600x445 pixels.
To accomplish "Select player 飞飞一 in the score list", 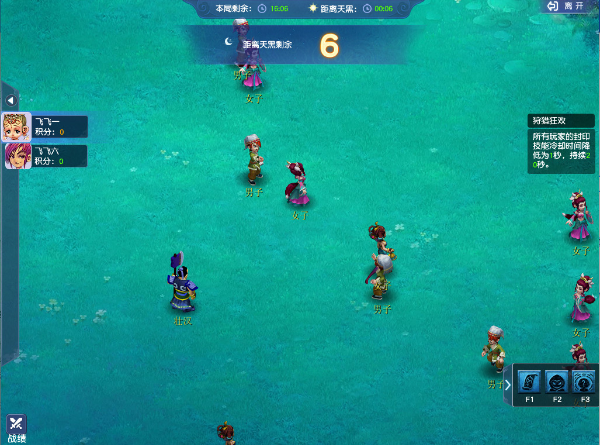I will [x=46, y=126].
